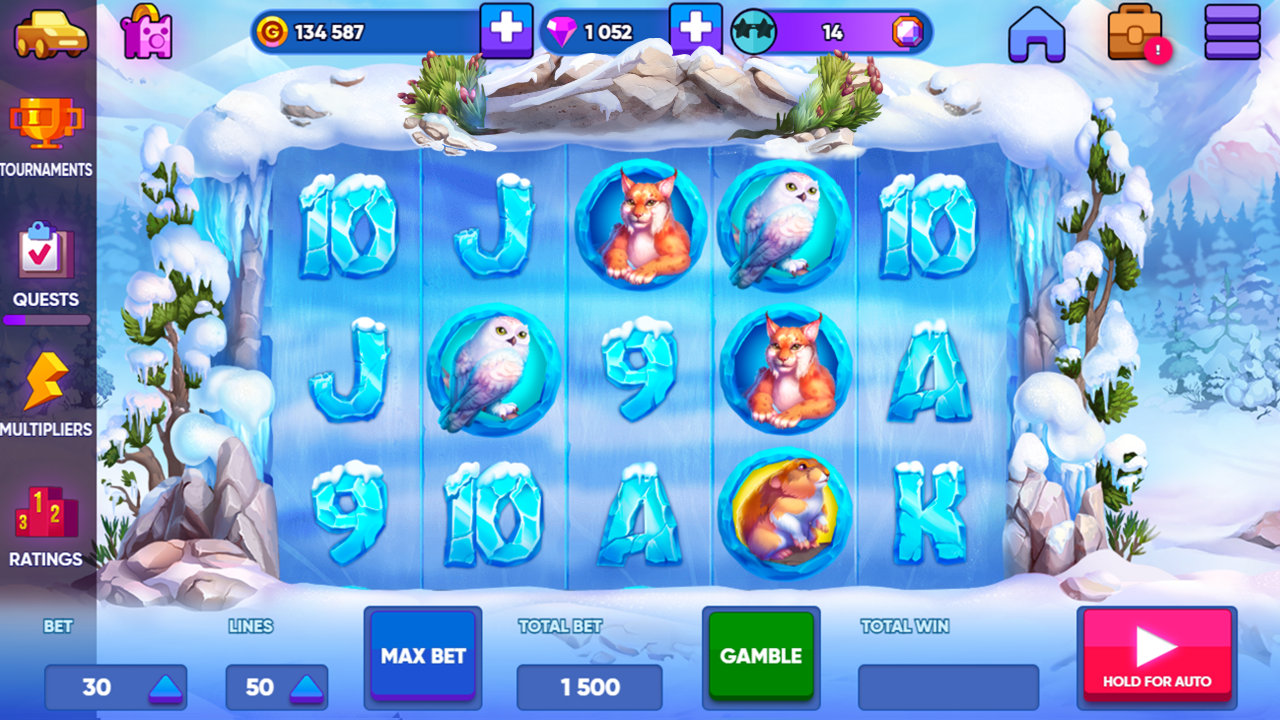This screenshot has width=1280, height=720.
Task: Select the pink piggy bank icon
Action: pyautogui.click(x=148, y=31)
